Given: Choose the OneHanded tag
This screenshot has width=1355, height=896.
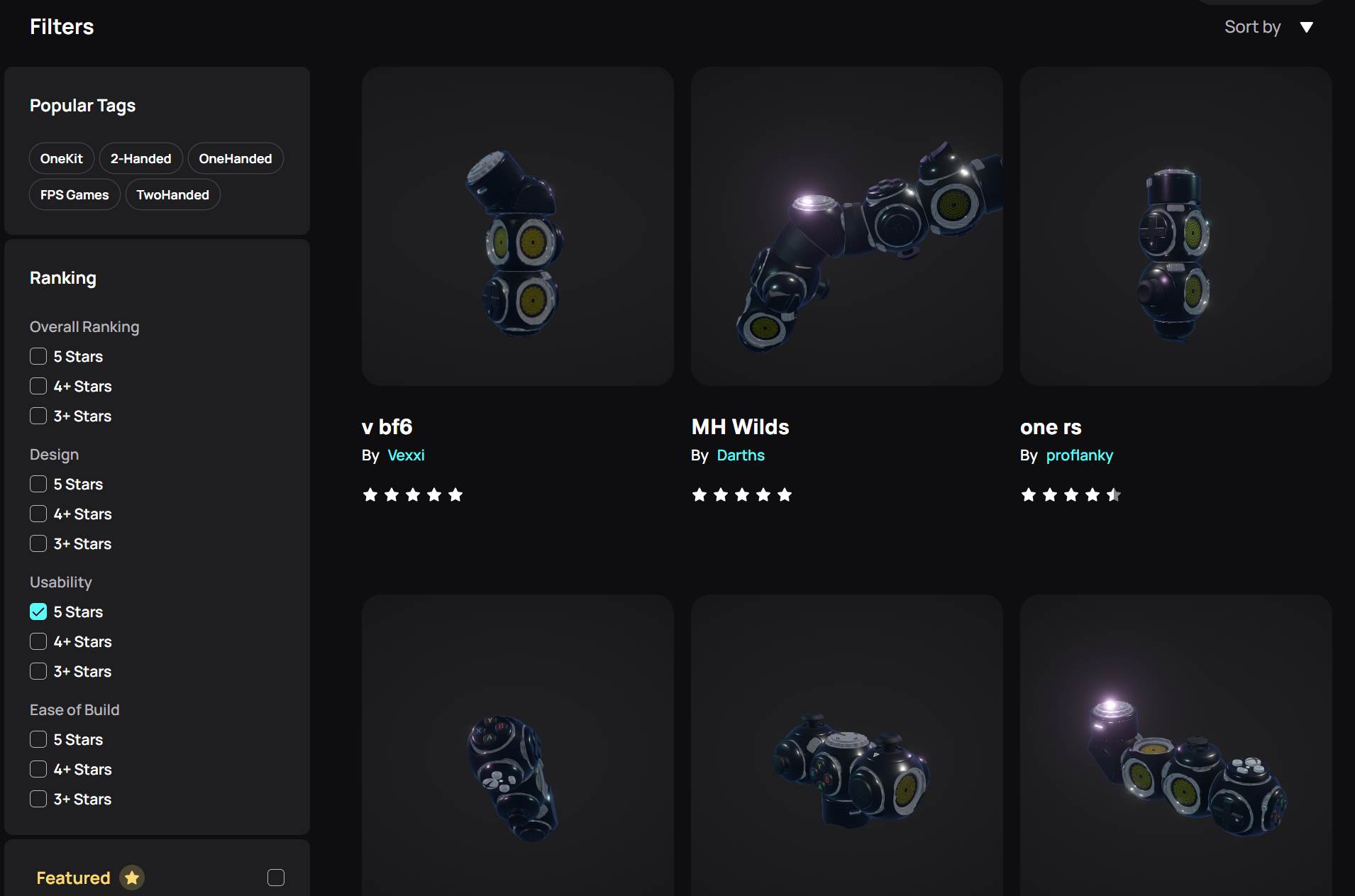Looking at the screenshot, I should click(x=235, y=158).
